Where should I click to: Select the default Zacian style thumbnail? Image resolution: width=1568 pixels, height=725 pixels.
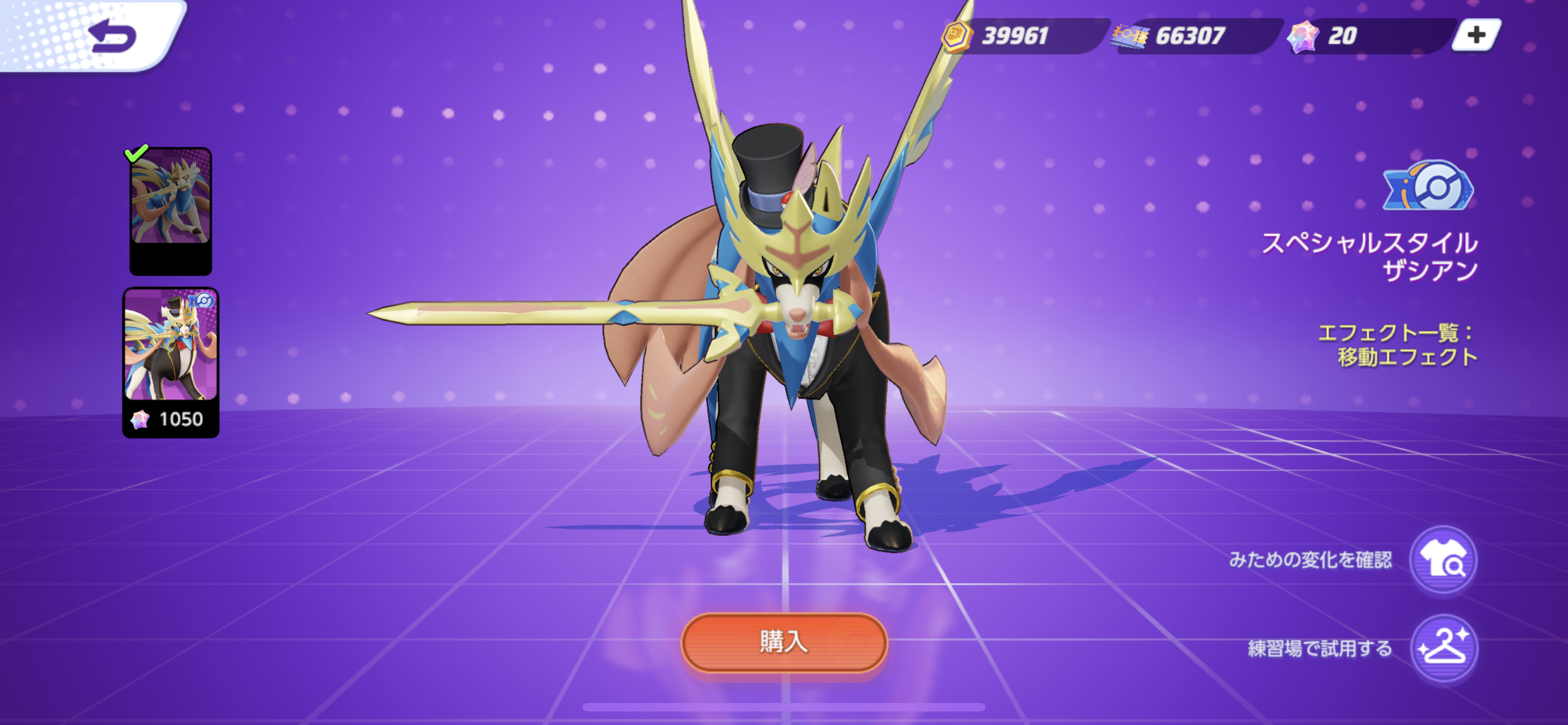[x=170, y=210]
